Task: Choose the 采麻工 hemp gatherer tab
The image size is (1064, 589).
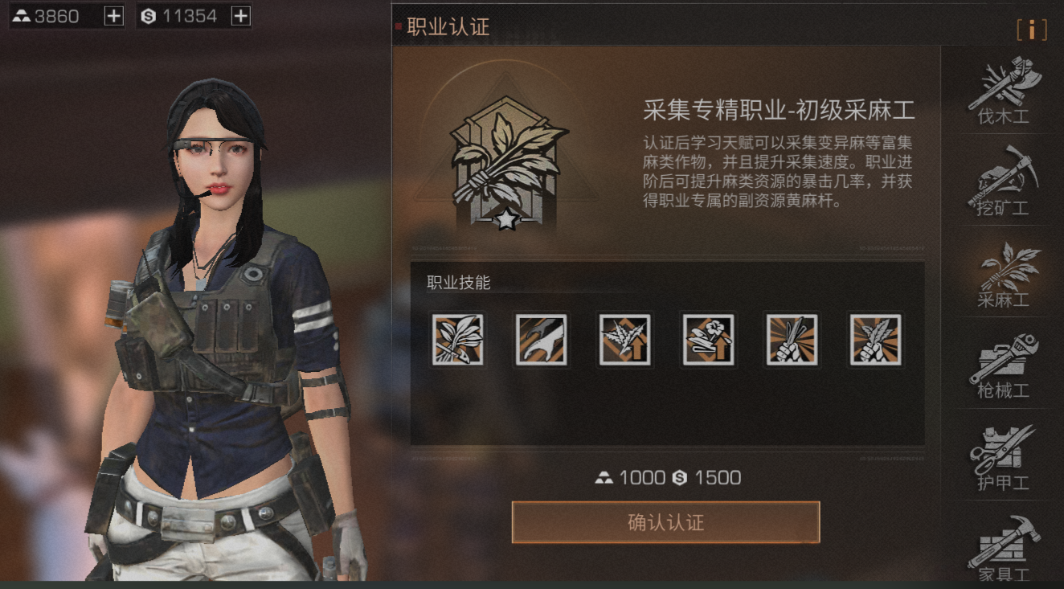Action: click(1001, 273)
